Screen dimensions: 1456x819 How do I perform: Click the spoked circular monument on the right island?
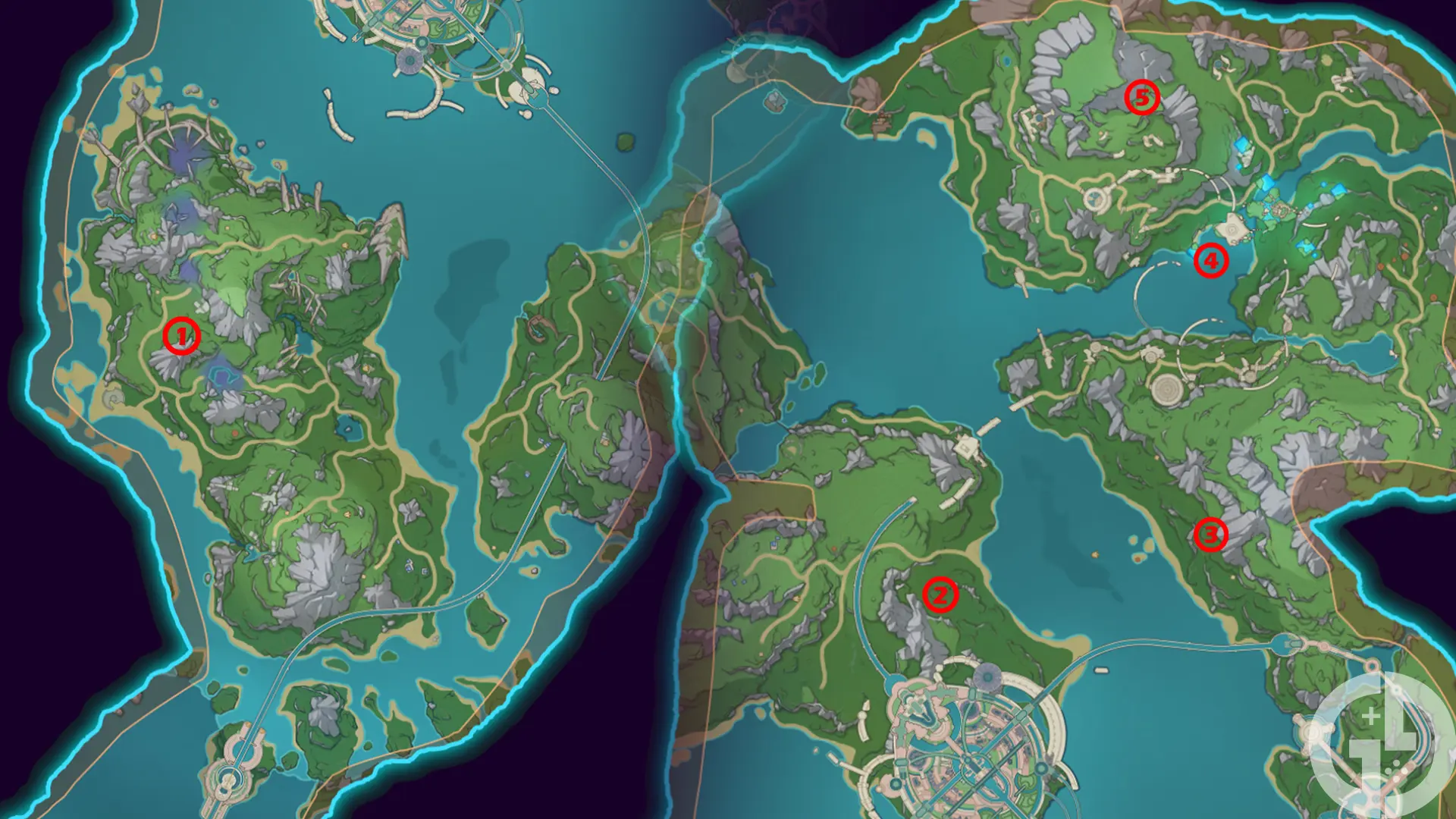[x=1167, y=389]
